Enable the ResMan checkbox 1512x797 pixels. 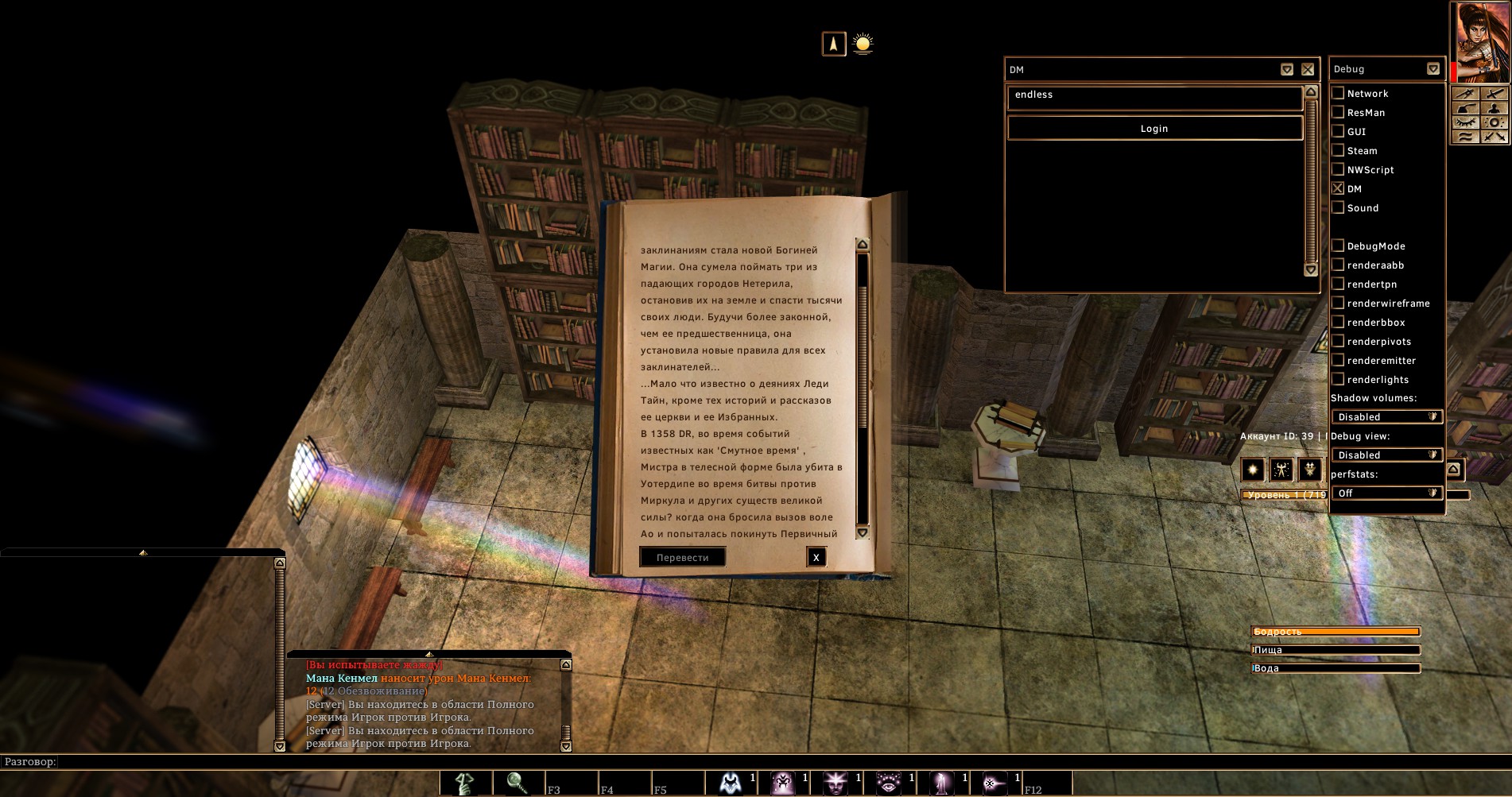click(x=1338, y=112)
